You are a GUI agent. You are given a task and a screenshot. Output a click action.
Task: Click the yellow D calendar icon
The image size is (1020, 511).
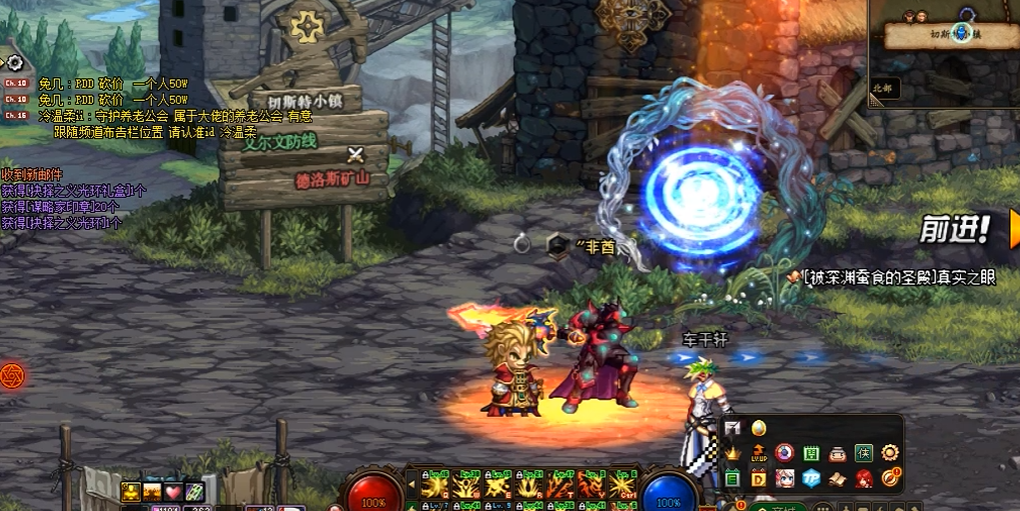(x=758, y=478)
